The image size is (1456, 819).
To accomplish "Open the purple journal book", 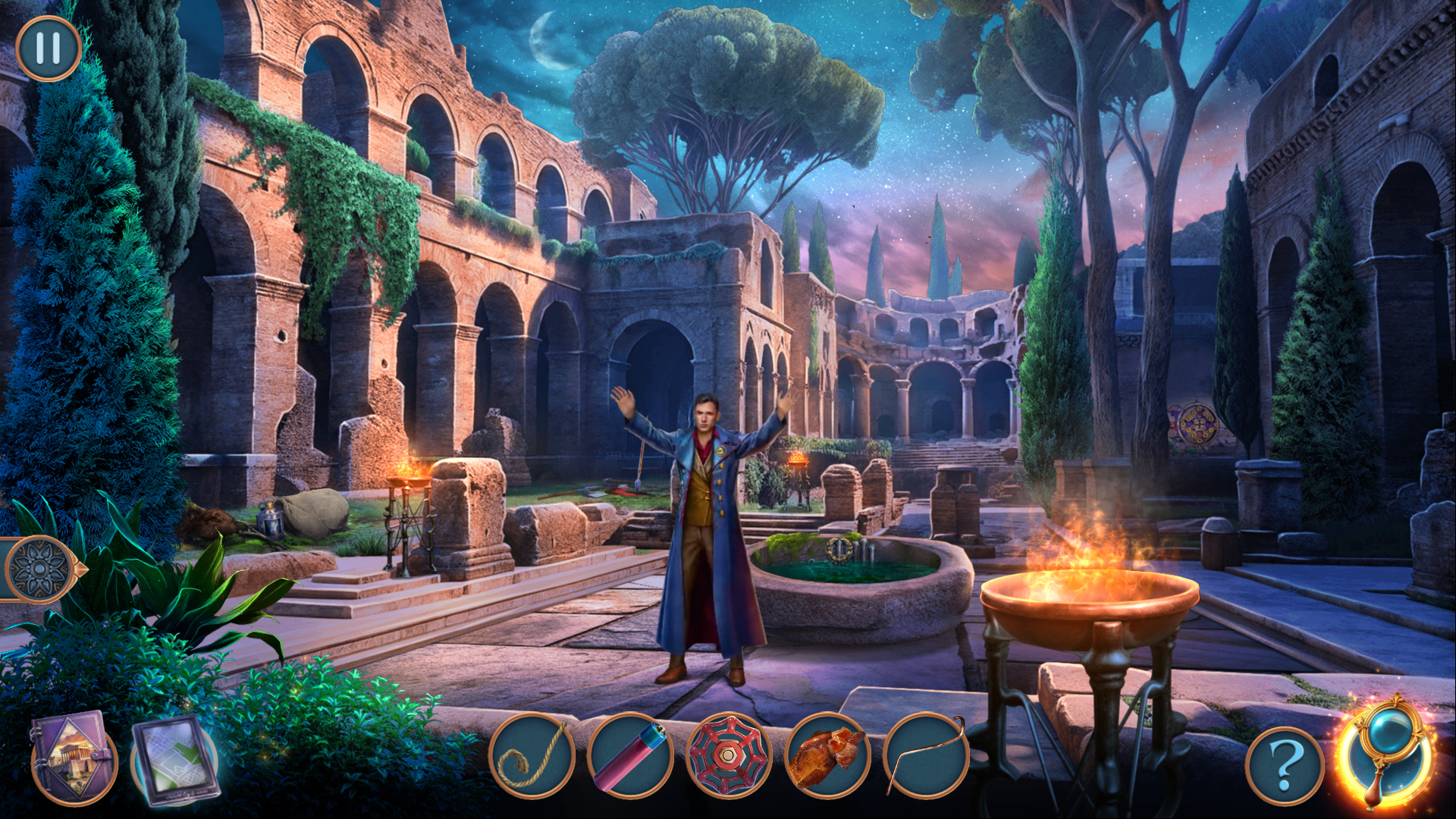I will point(73,756).
